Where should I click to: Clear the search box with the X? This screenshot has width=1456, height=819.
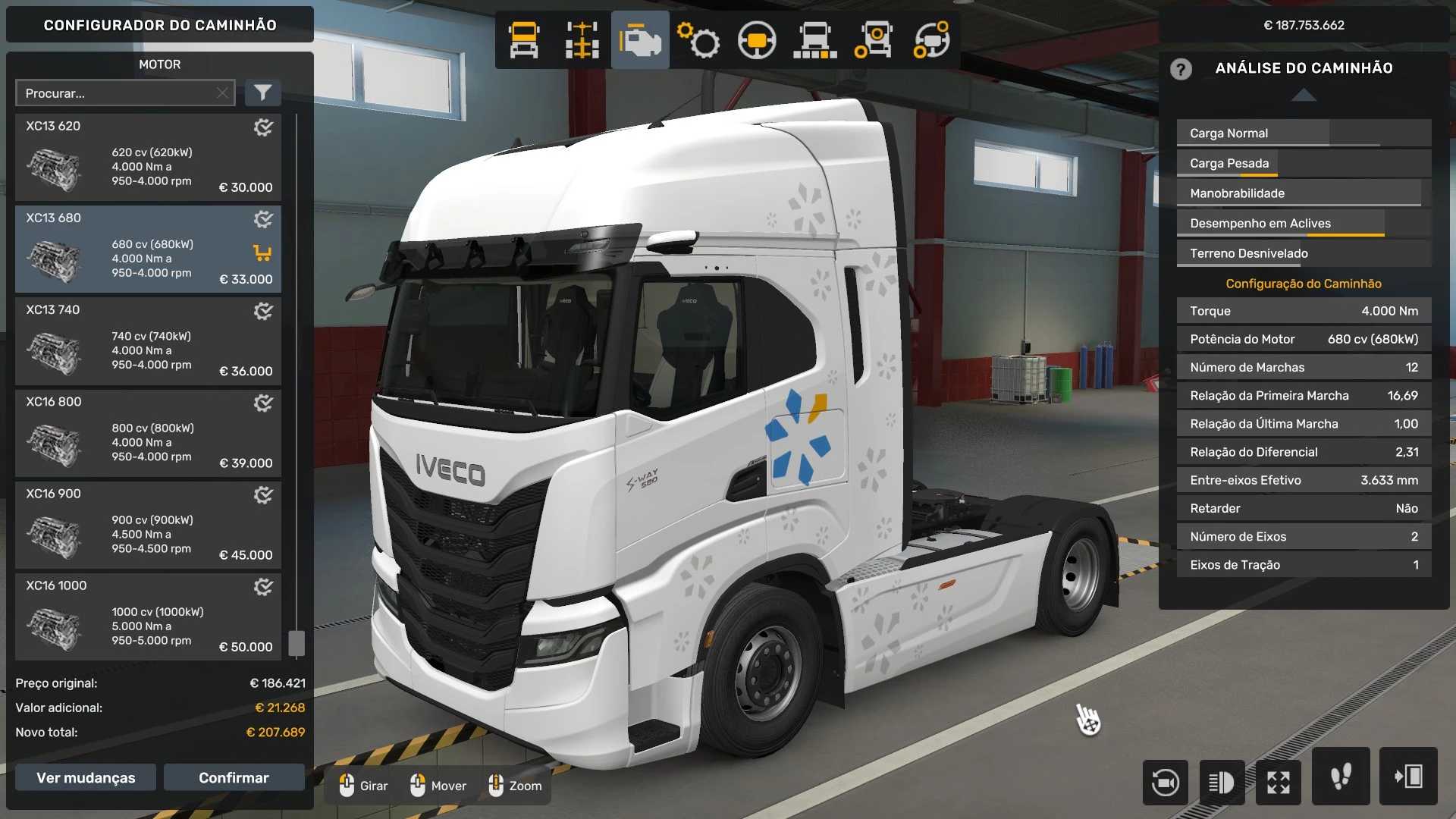pos(222,93)
